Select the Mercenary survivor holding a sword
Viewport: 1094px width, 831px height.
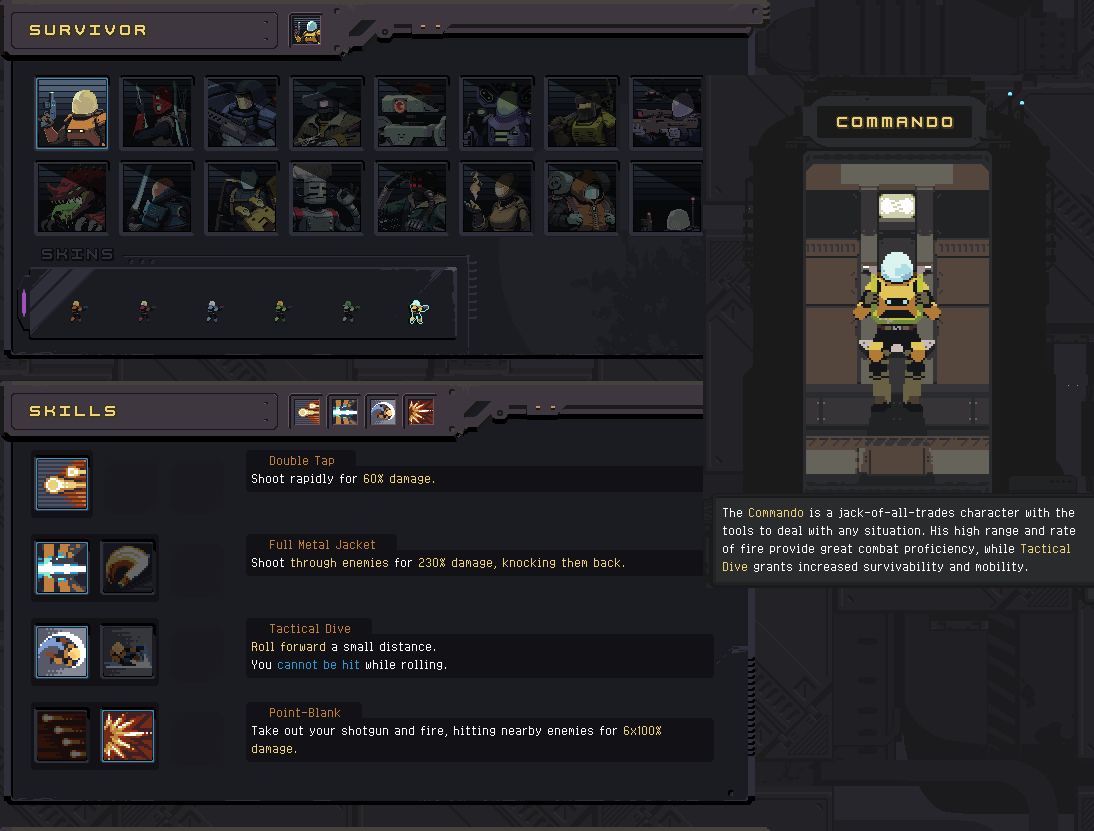[156, 197]
